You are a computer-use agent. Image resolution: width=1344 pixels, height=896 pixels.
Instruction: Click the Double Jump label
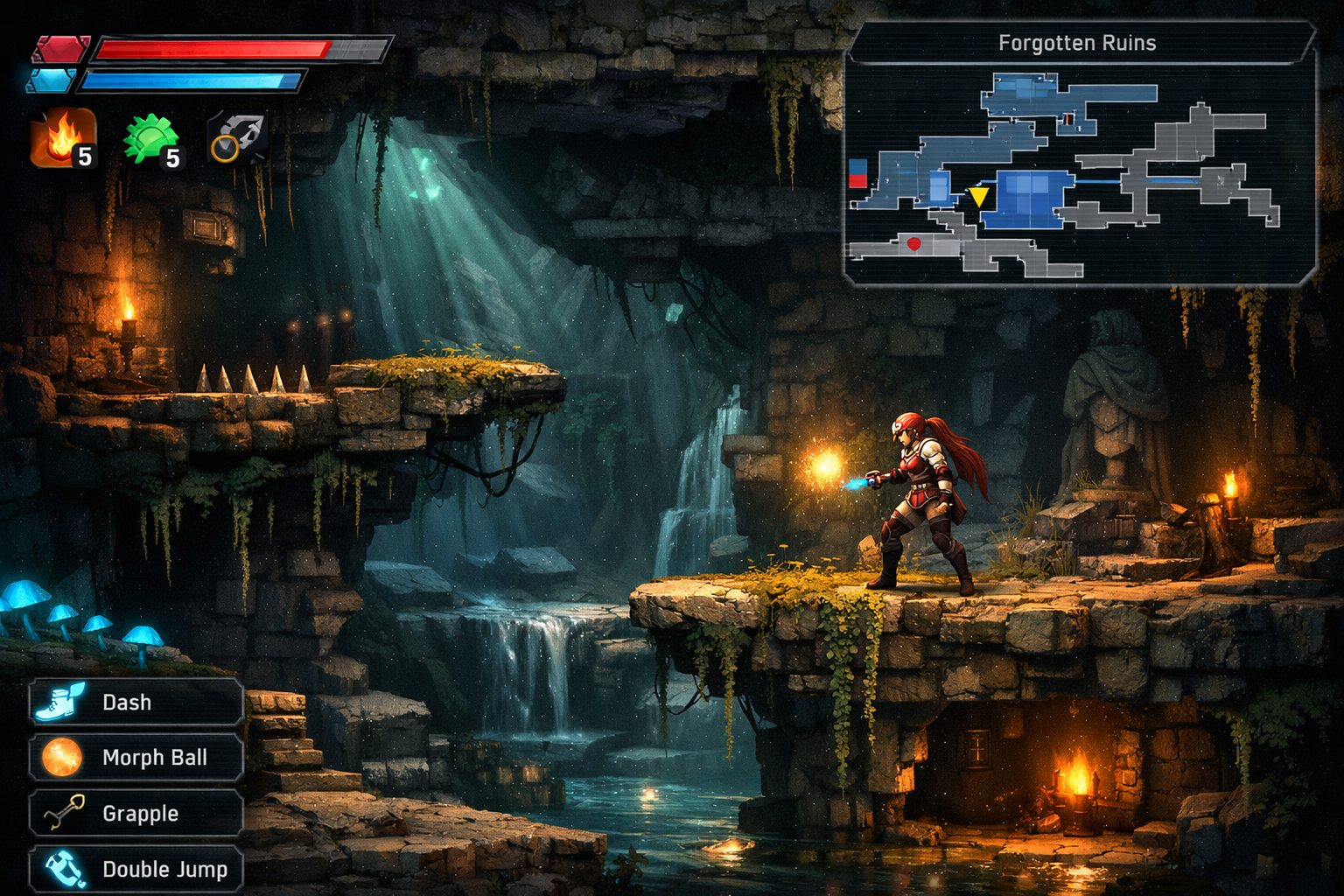164,870
